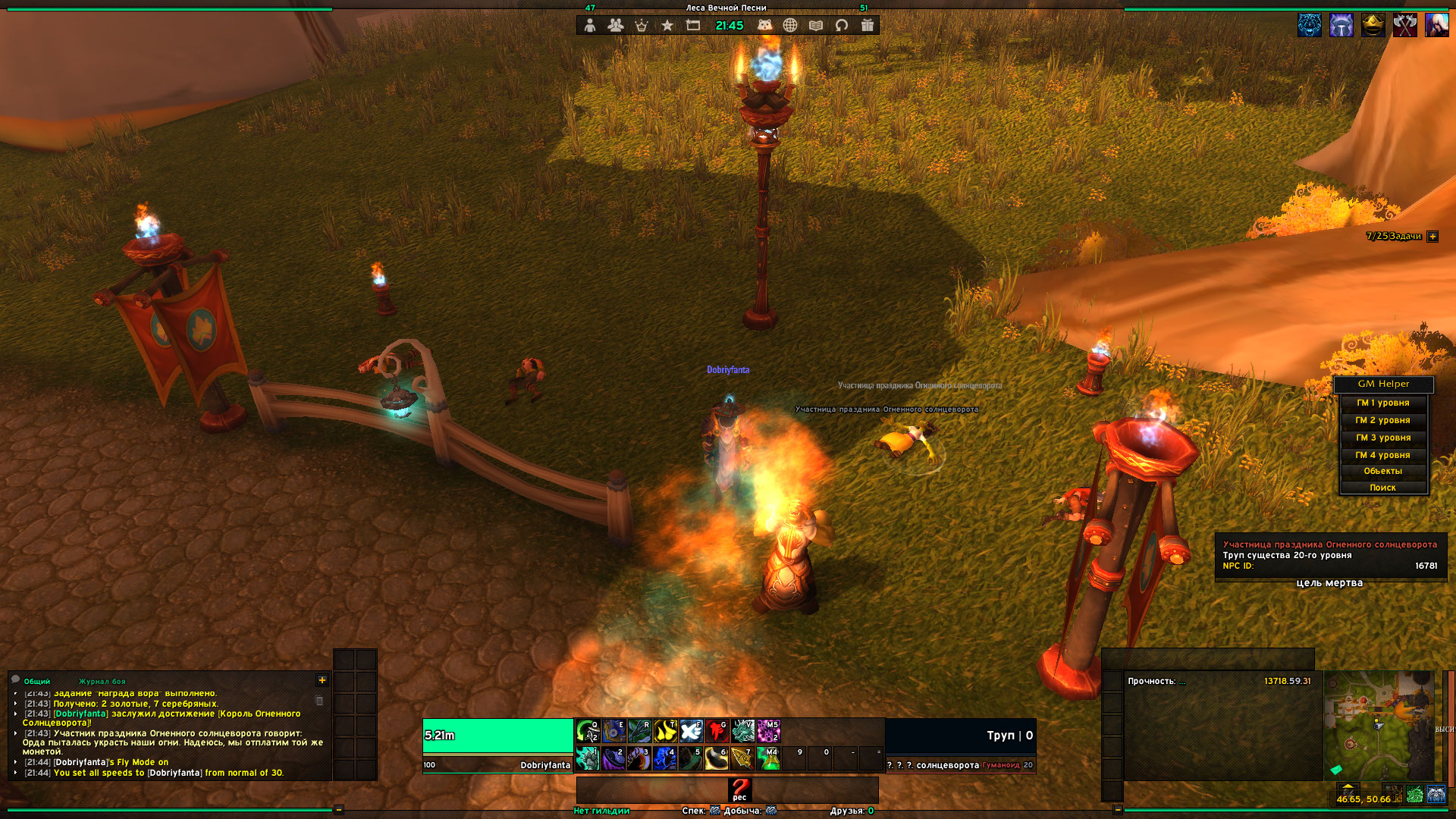Use the red ability bound to G
This screenshot has width=1456, height=819.
click(x=717, y=731)
